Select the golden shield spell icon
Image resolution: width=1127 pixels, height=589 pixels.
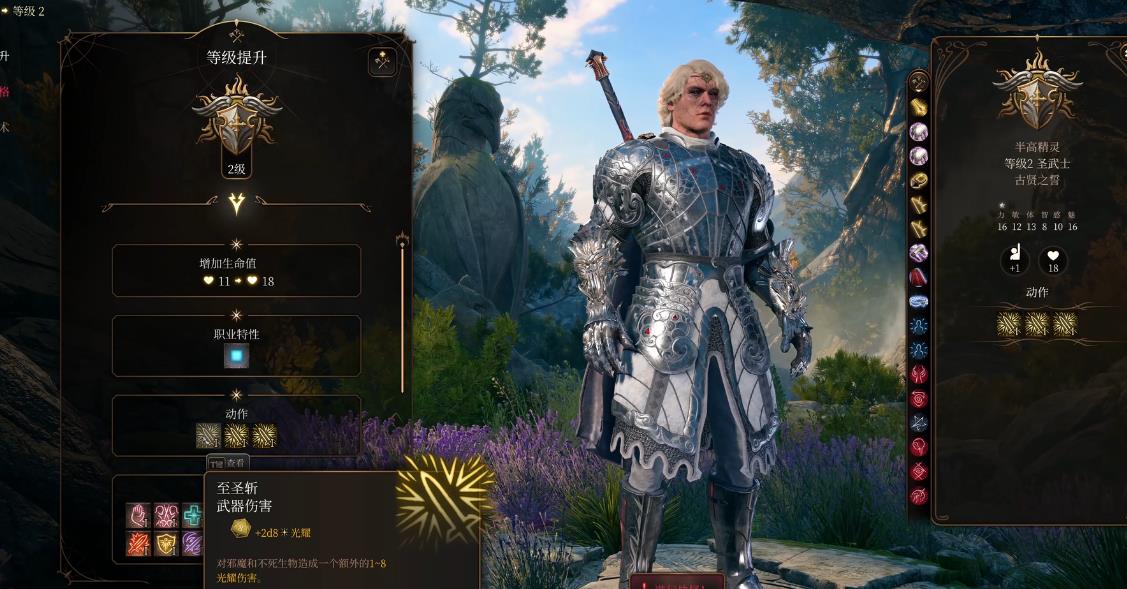(x=166, y=543)
